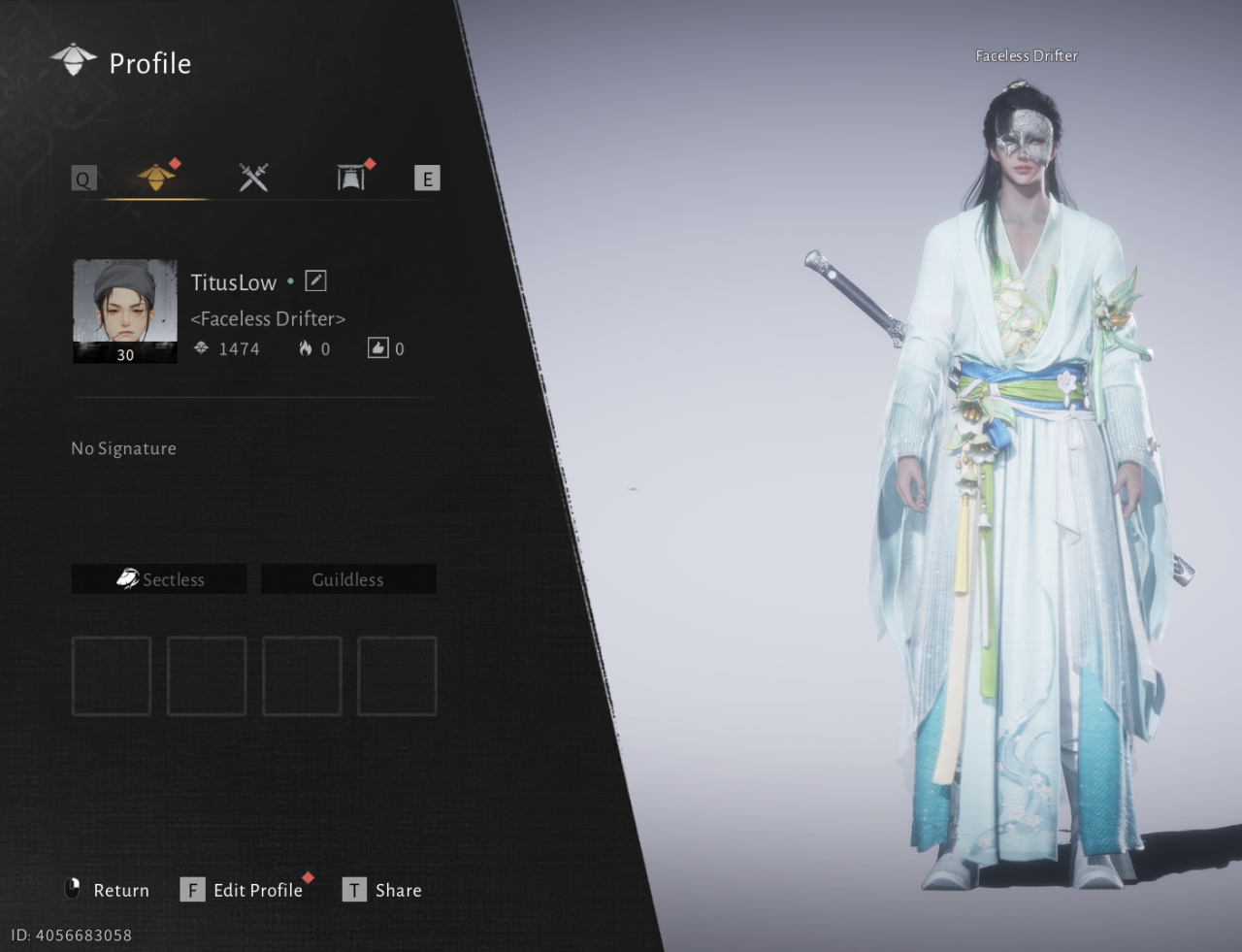Image resolution: width=1242 pixels, height=952 pixels.
Task: Click the No Signature text field
Action: [x=124, y=448]
